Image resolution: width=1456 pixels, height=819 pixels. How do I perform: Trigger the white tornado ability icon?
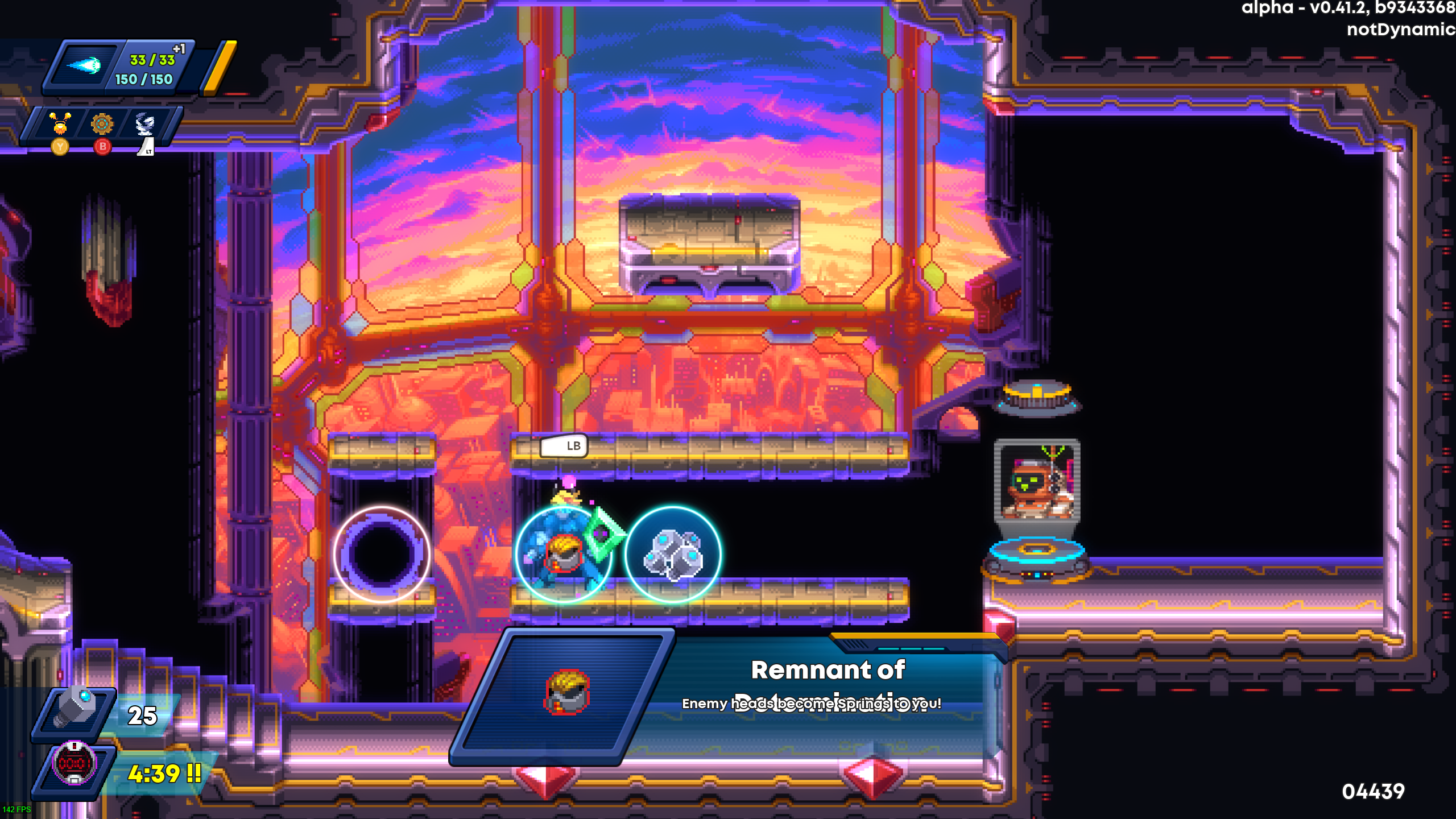(x=144, y=123)
